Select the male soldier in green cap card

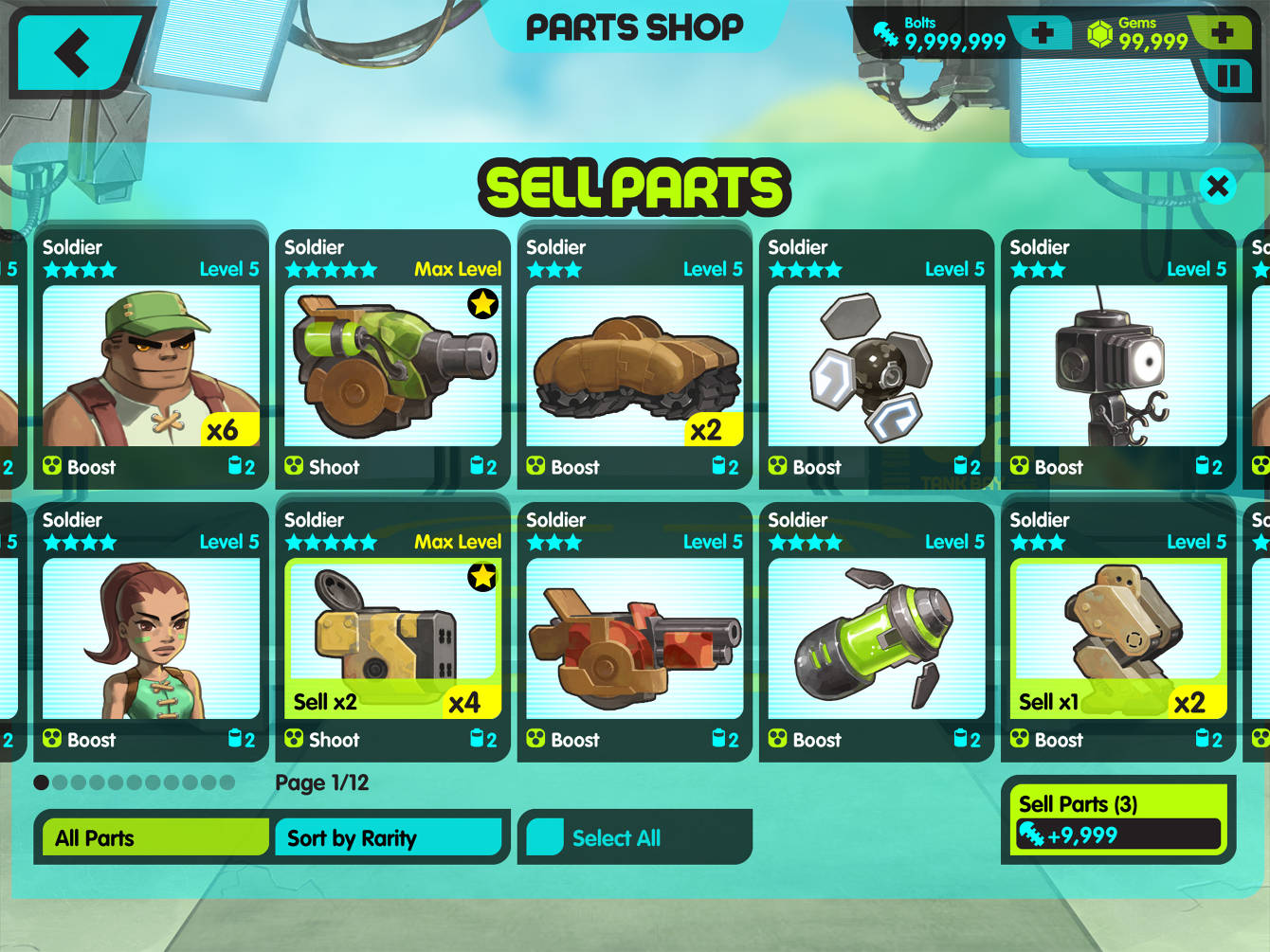152,360
